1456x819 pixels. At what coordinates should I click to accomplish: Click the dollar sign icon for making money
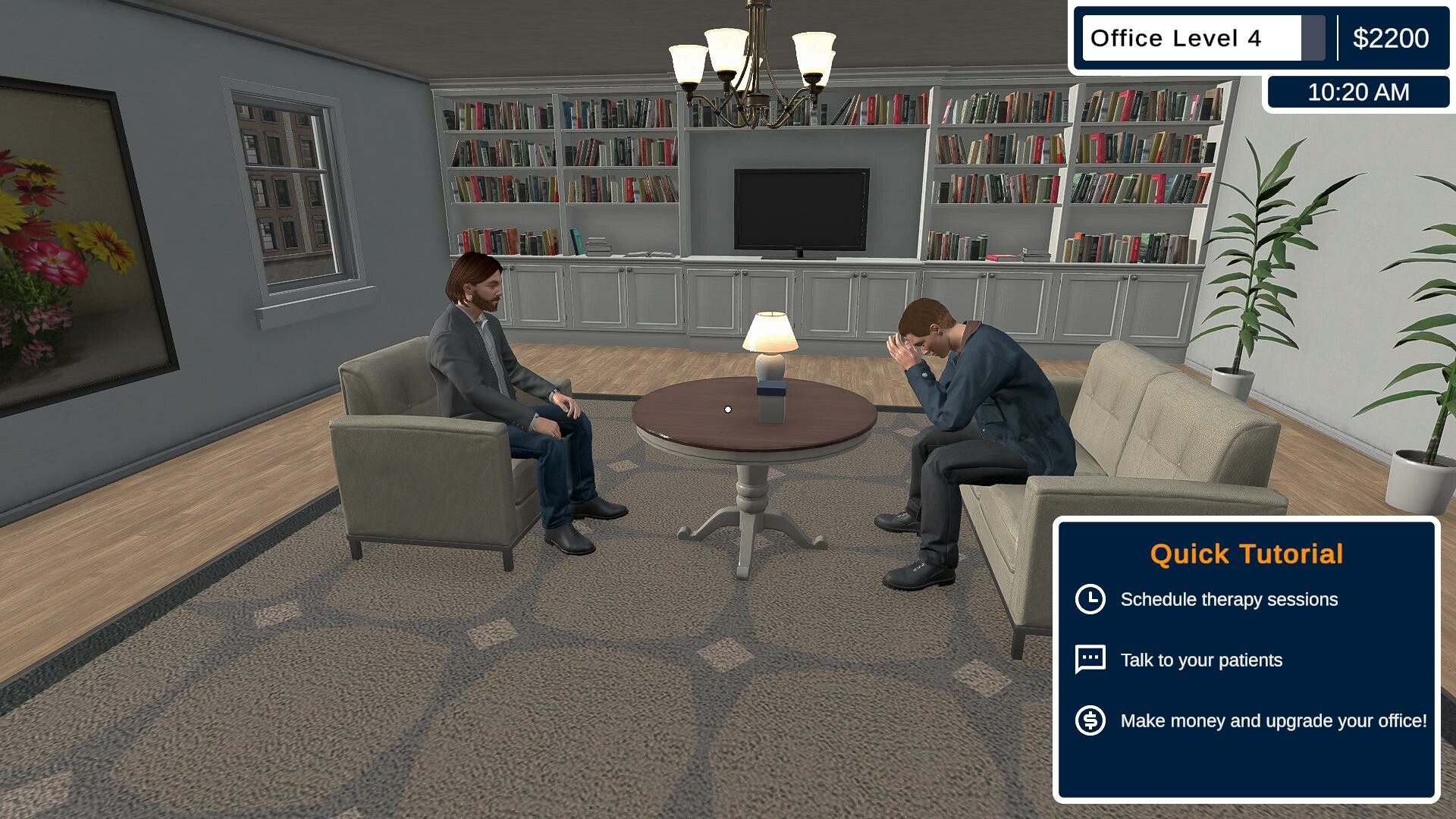click(1090, 721)
